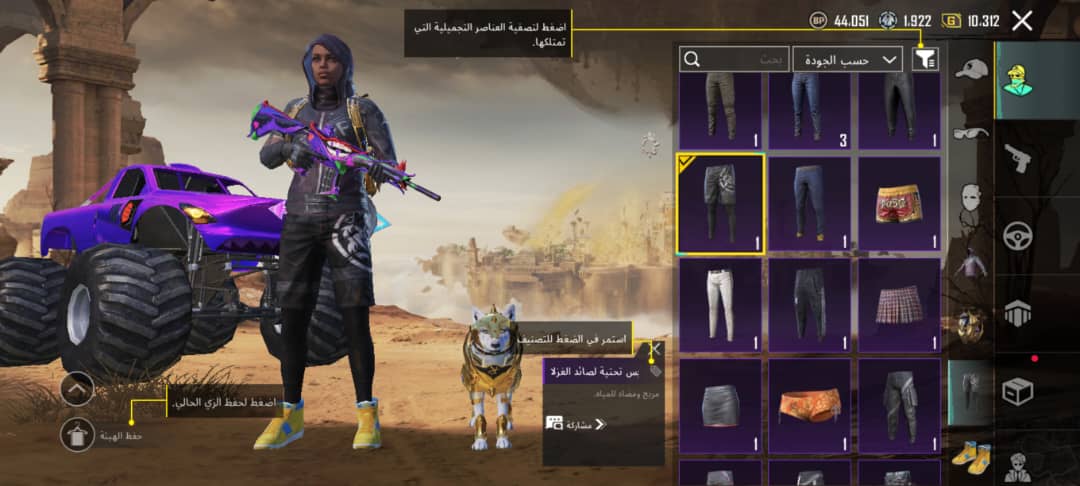Switch to the hats cap category
The image size is (1080, 486).
(x=970, y=70)
